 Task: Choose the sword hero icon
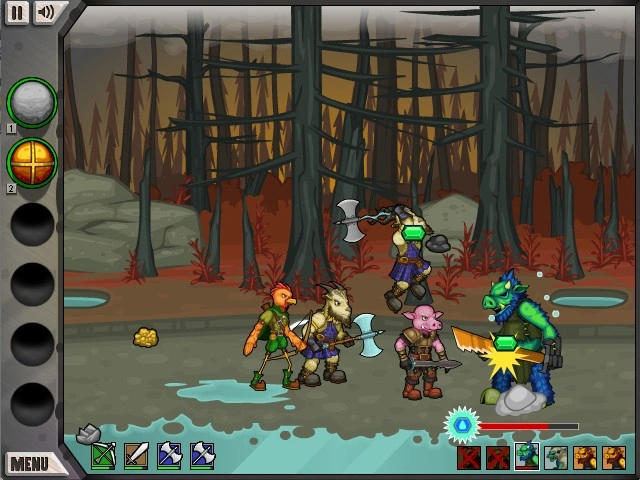coord(136,456)
